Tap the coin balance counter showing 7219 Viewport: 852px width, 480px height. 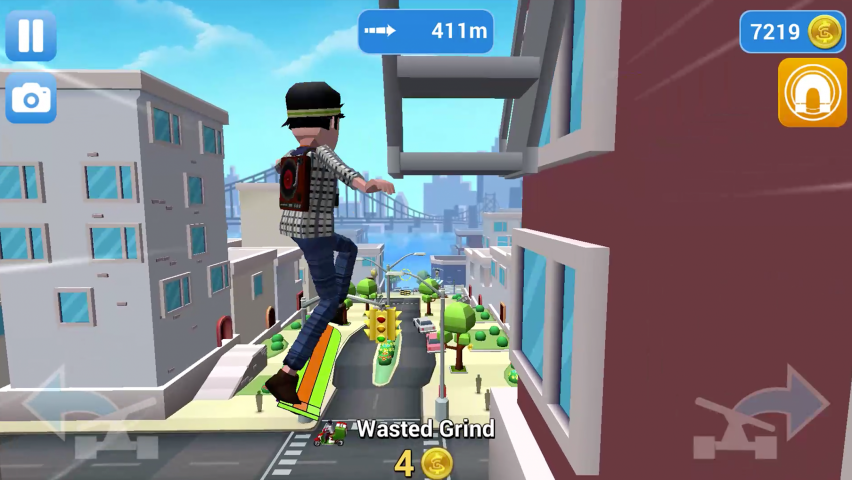click(x=792, y=32)
